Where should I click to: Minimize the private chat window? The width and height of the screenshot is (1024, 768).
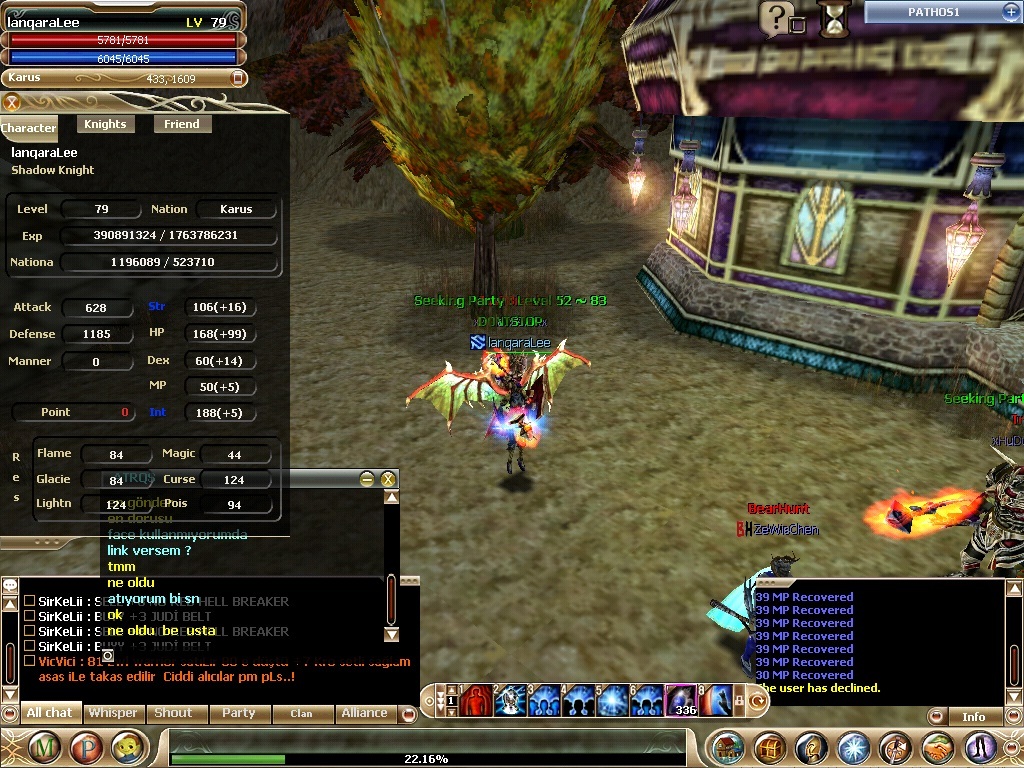tap(368, 479)
